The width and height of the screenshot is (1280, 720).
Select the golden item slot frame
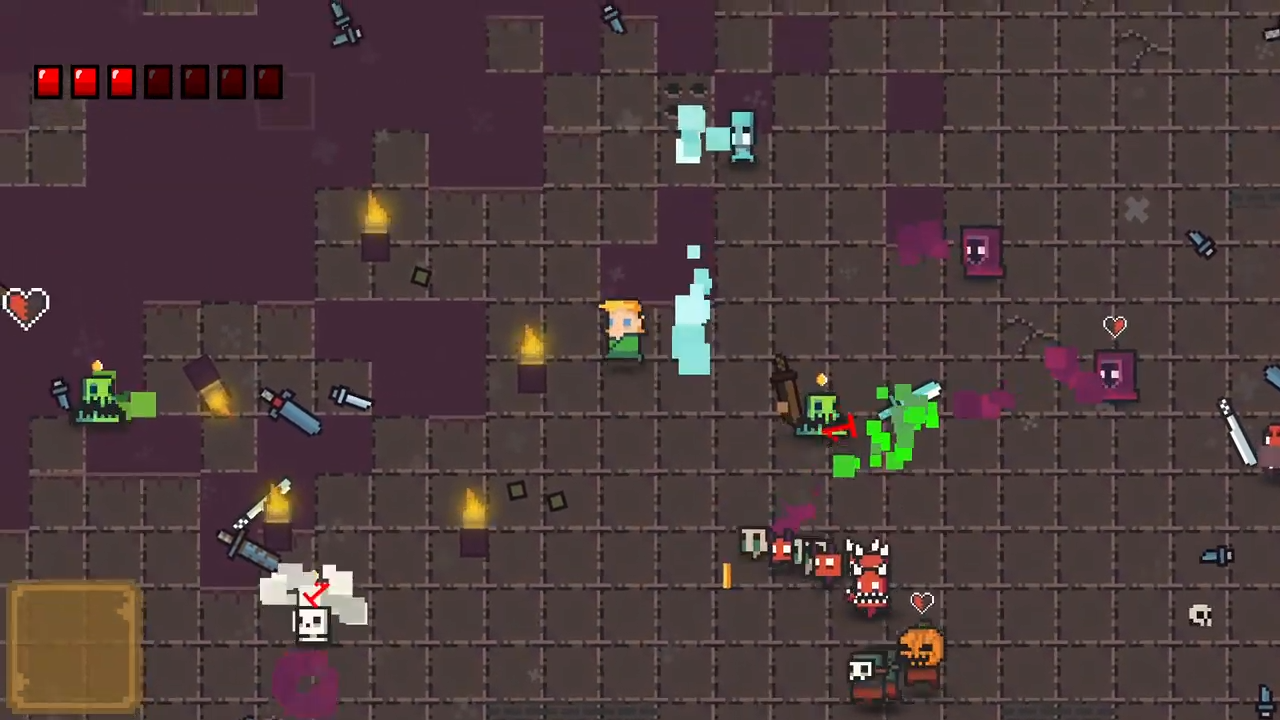click(74, 647)
